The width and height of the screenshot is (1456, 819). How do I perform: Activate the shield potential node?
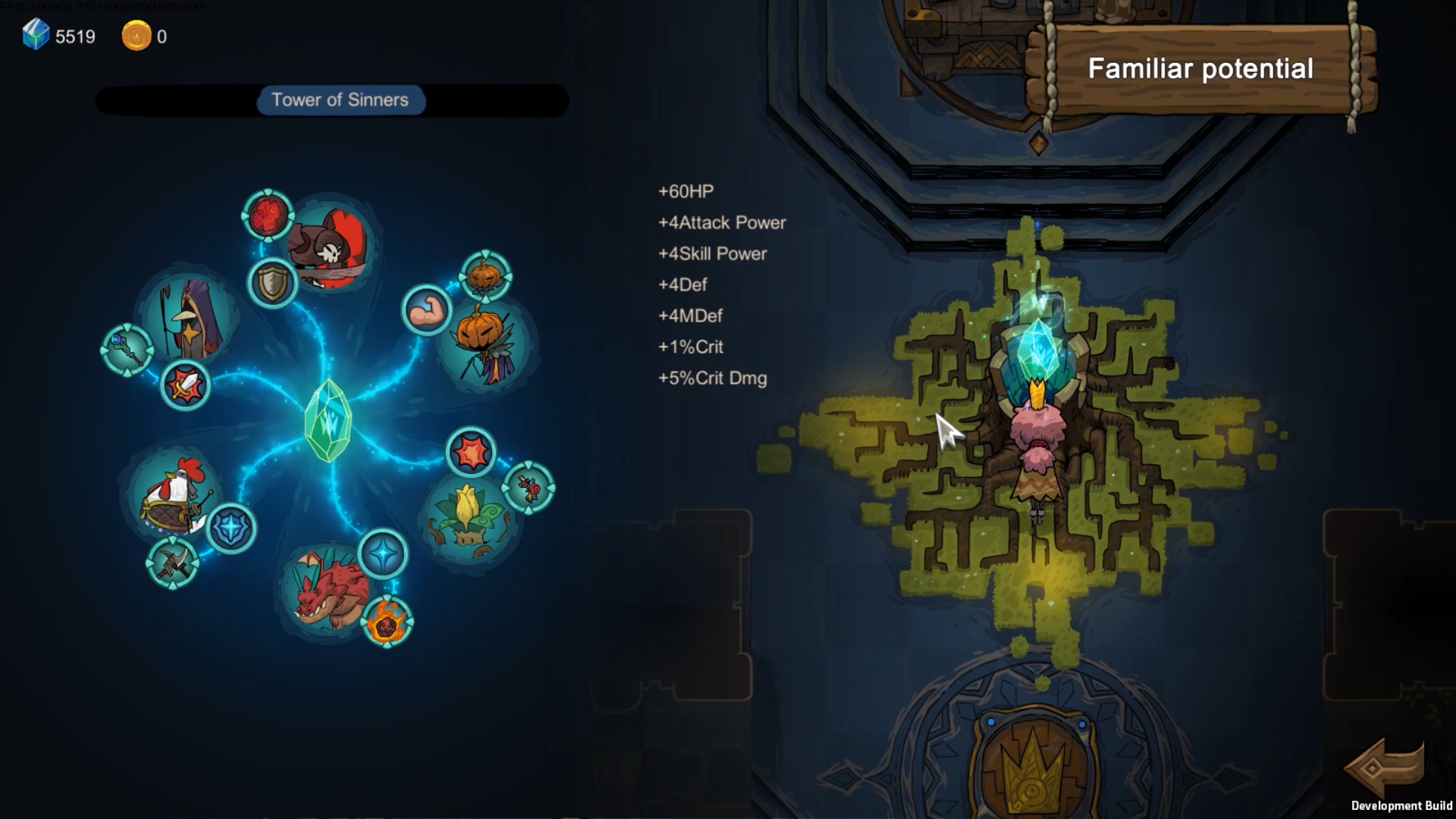273,283
